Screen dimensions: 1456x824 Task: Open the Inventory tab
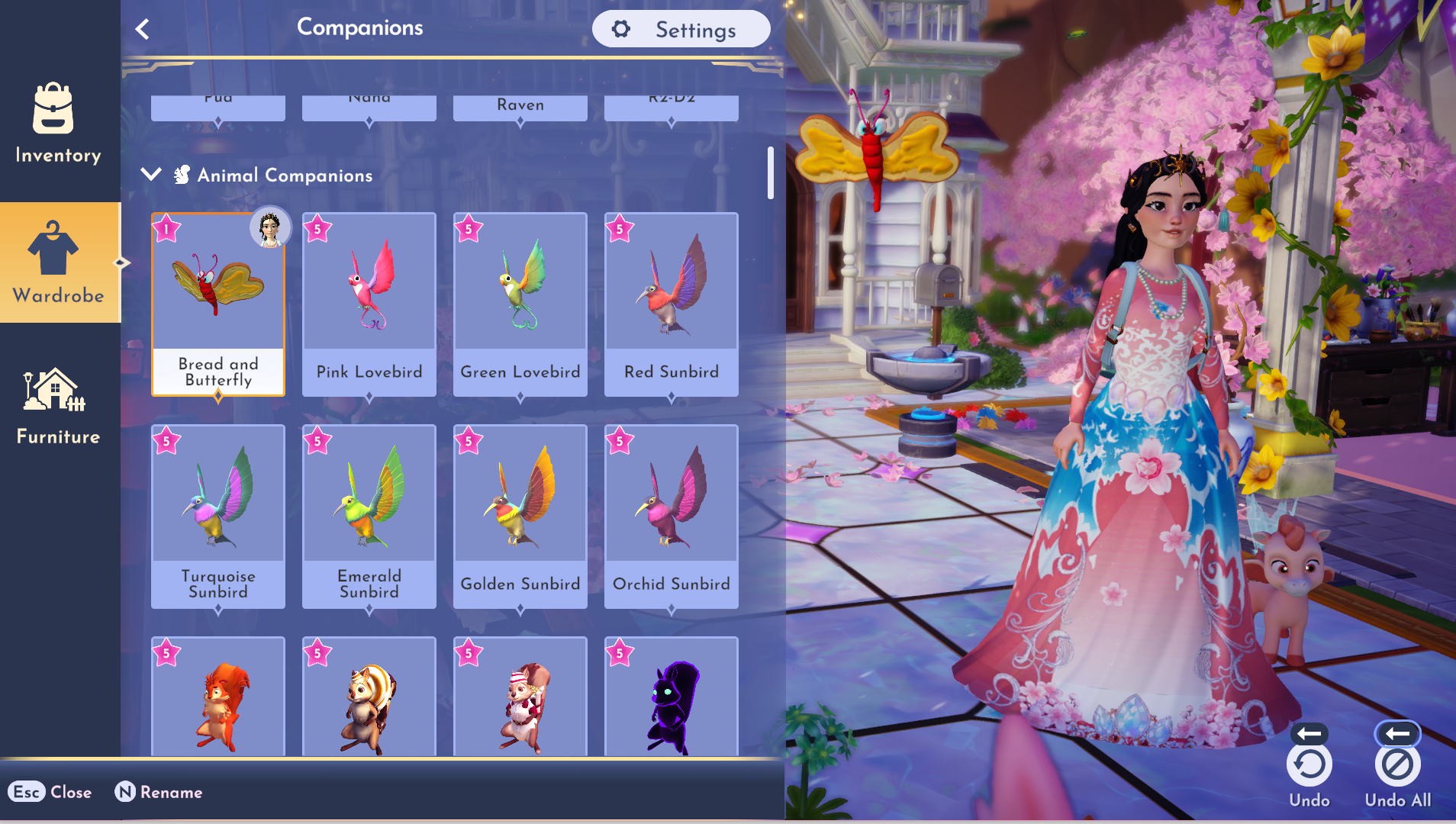pyautogui.click(x=58, y=124)
